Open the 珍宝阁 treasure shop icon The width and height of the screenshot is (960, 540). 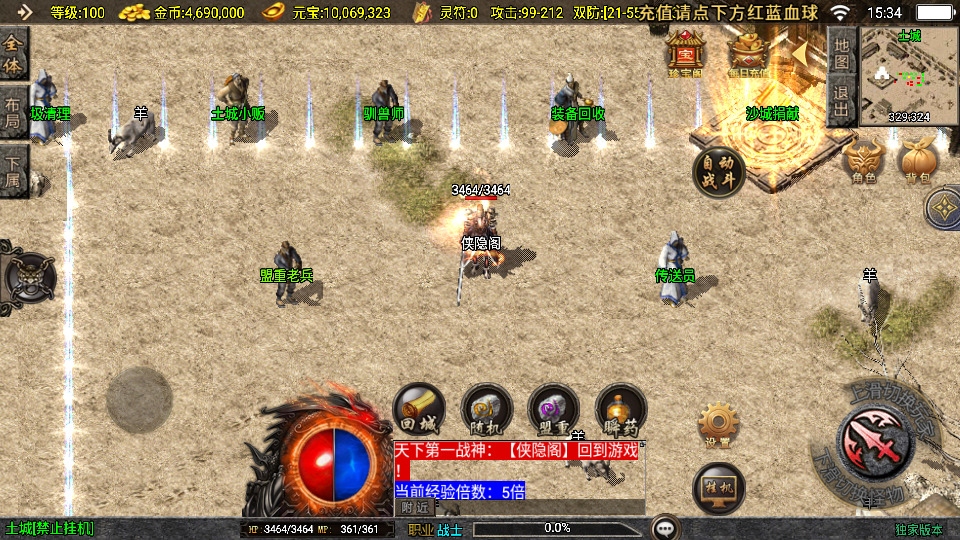686,53
